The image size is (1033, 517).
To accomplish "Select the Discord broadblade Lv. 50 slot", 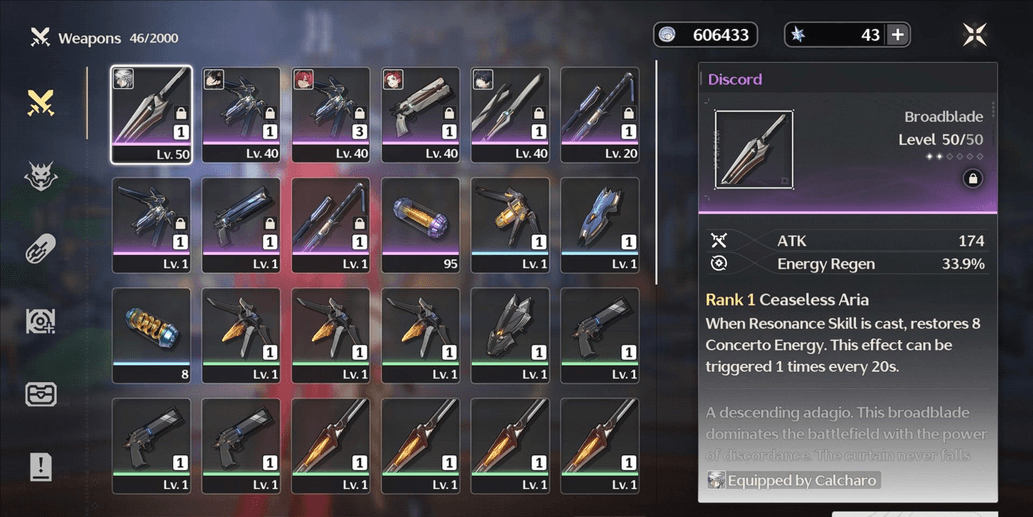I will point(151,114).
